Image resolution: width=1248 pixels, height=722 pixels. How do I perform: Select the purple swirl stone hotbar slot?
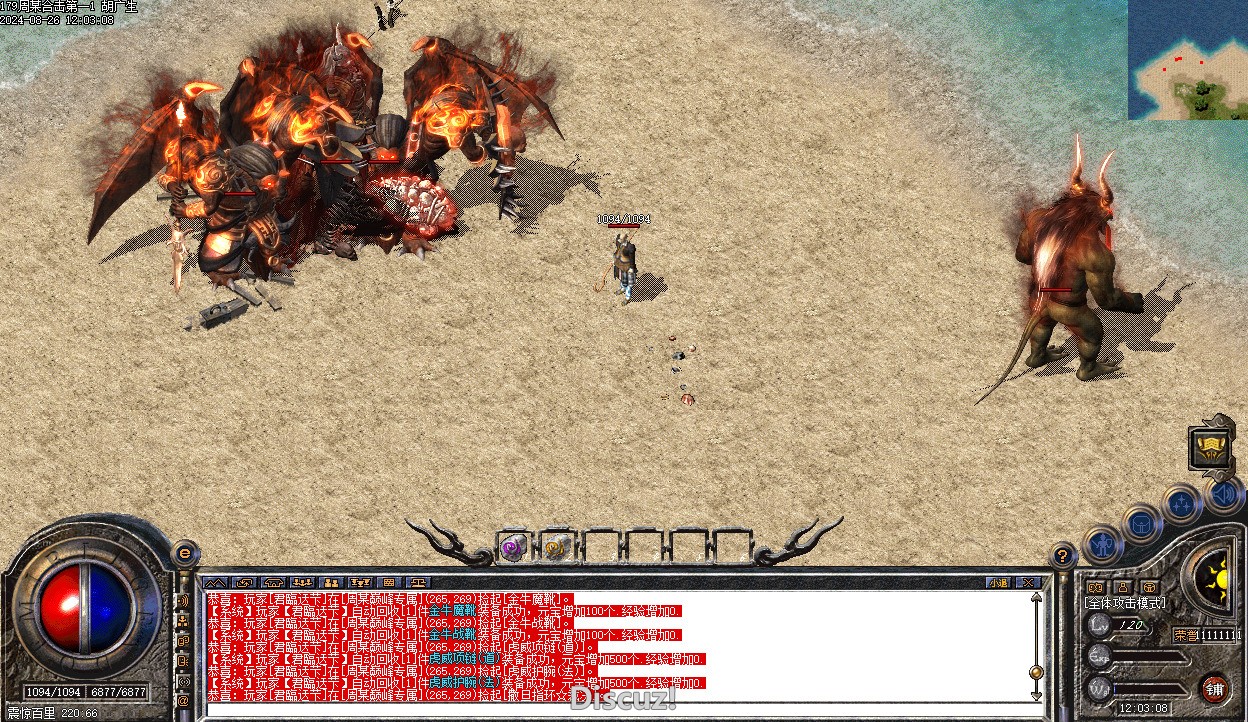(514, 547)
